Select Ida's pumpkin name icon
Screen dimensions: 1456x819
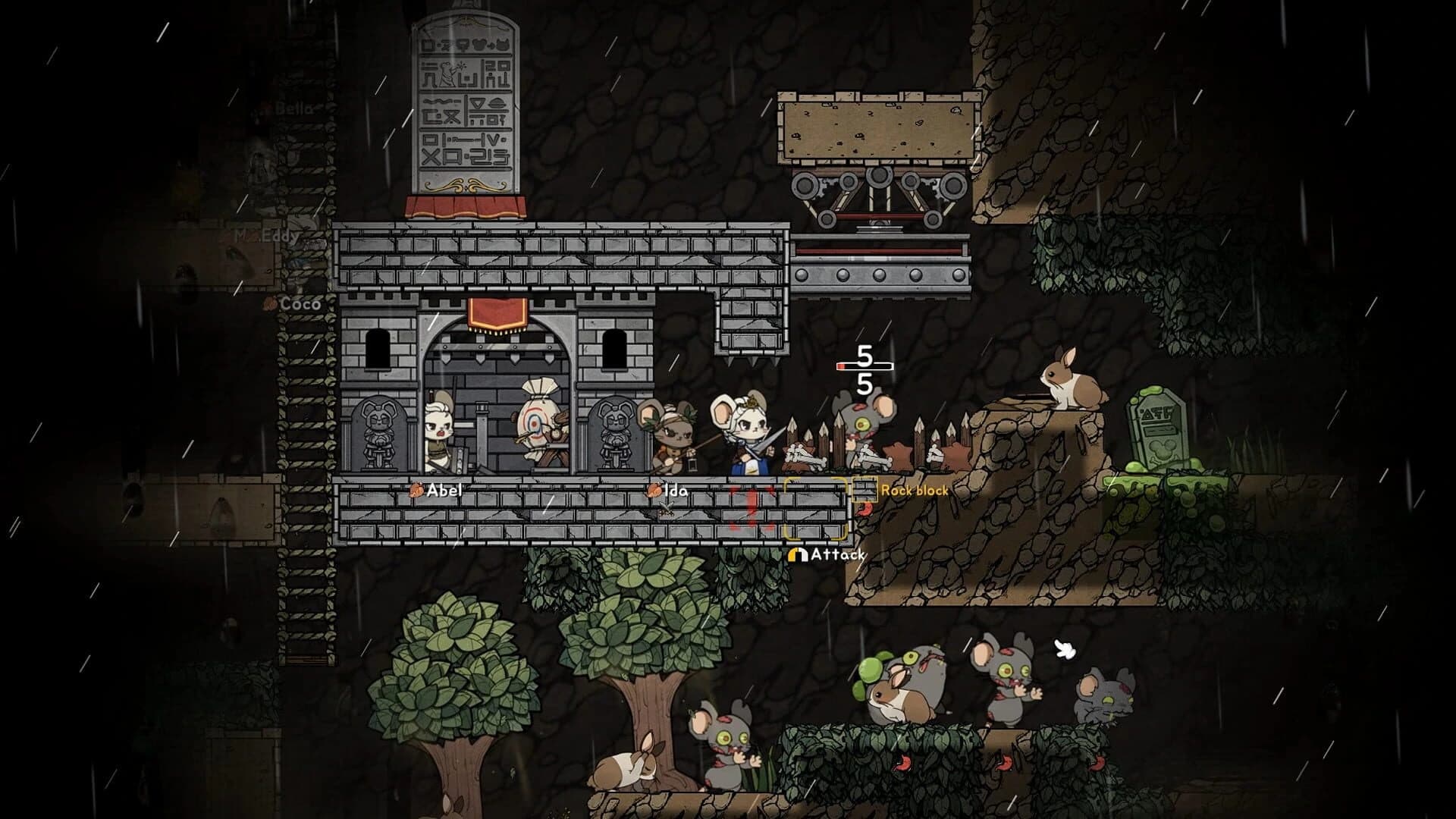click(x=654, y=491)
